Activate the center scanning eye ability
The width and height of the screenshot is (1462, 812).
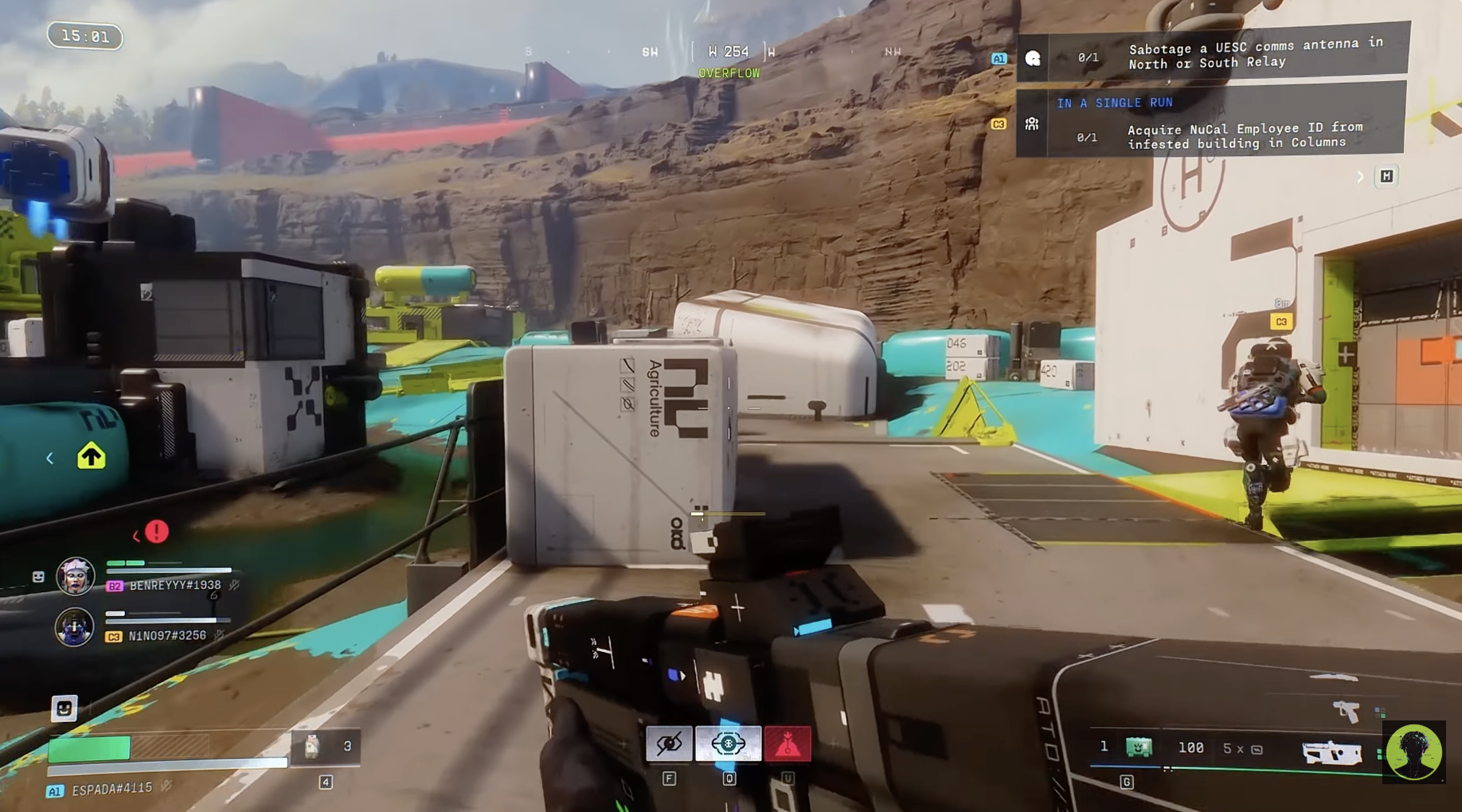click(x=728, y=744)
